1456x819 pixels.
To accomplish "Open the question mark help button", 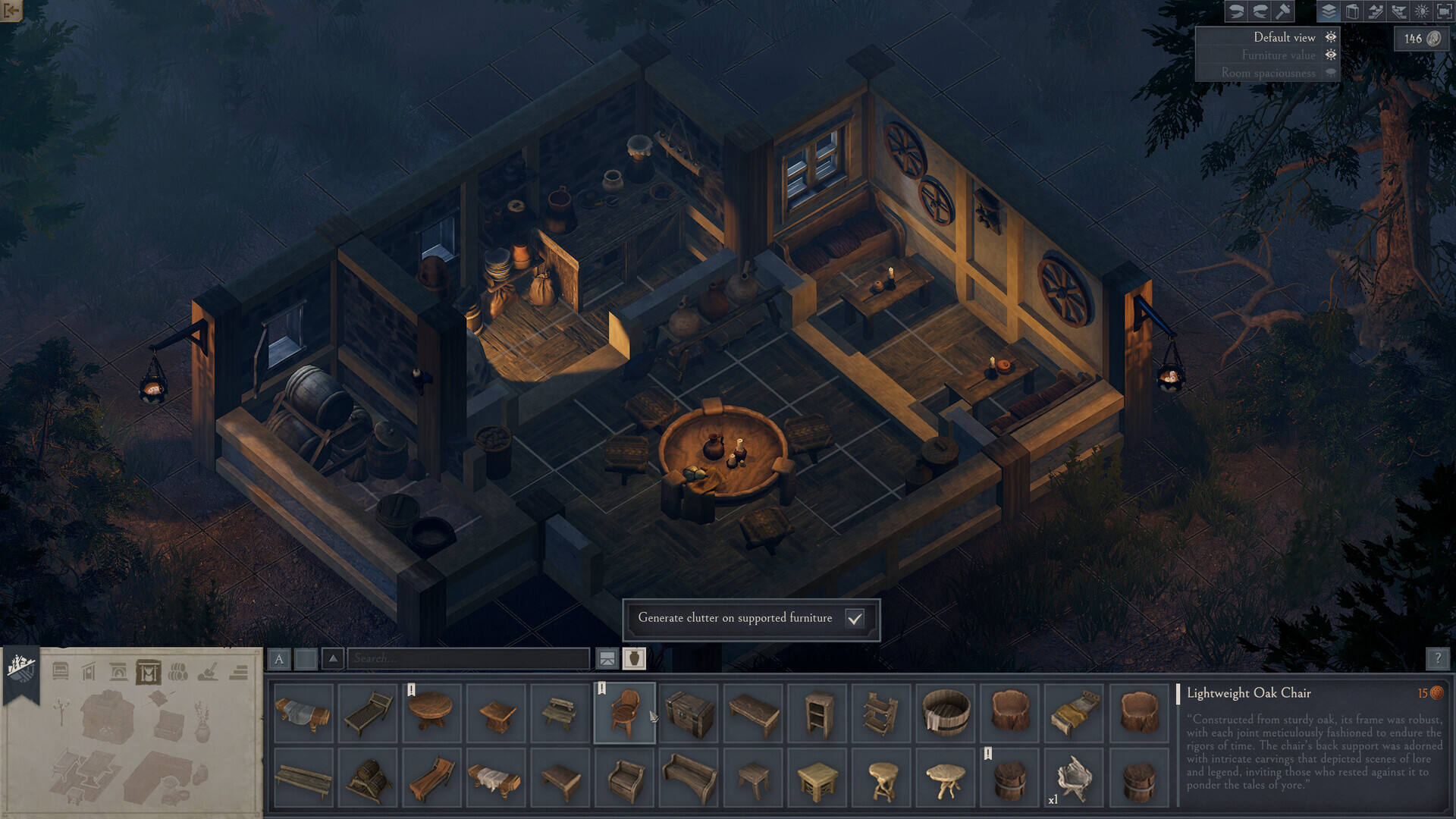I will tap(1437, 658).
